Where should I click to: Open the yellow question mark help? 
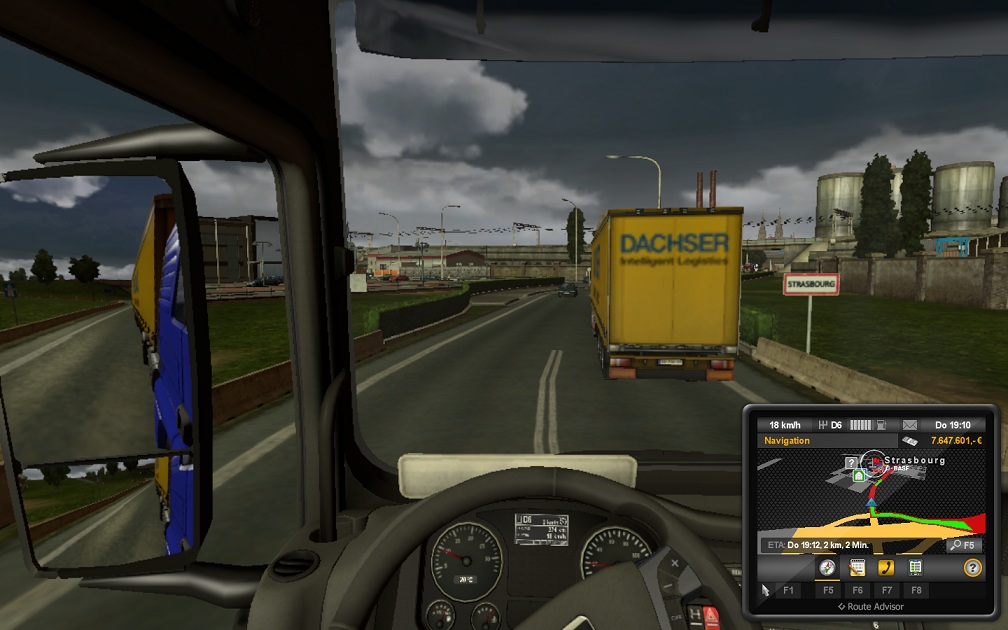[x=971, y=568]
